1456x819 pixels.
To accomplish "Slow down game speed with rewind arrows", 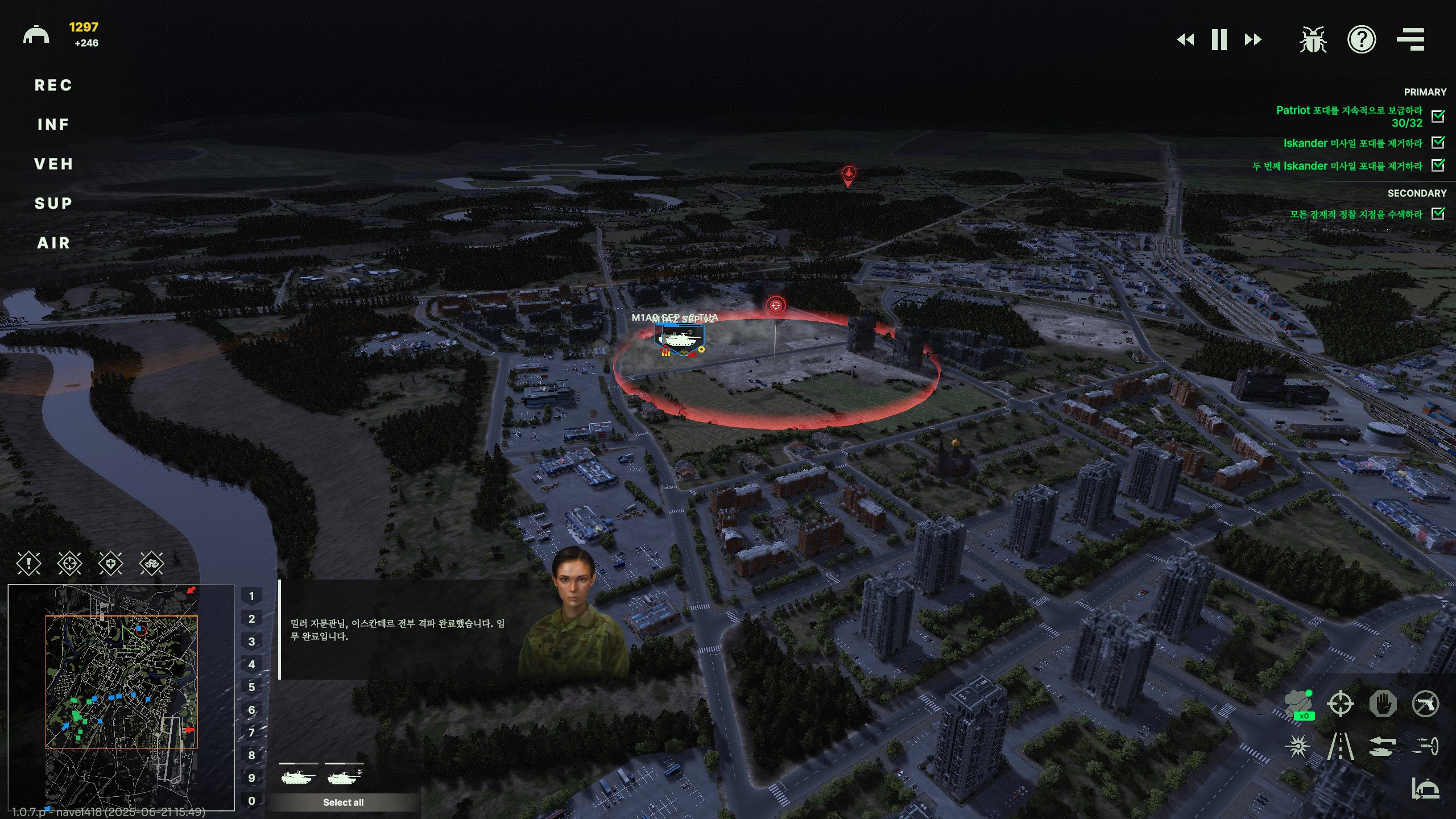I will tap(1185, 40).
